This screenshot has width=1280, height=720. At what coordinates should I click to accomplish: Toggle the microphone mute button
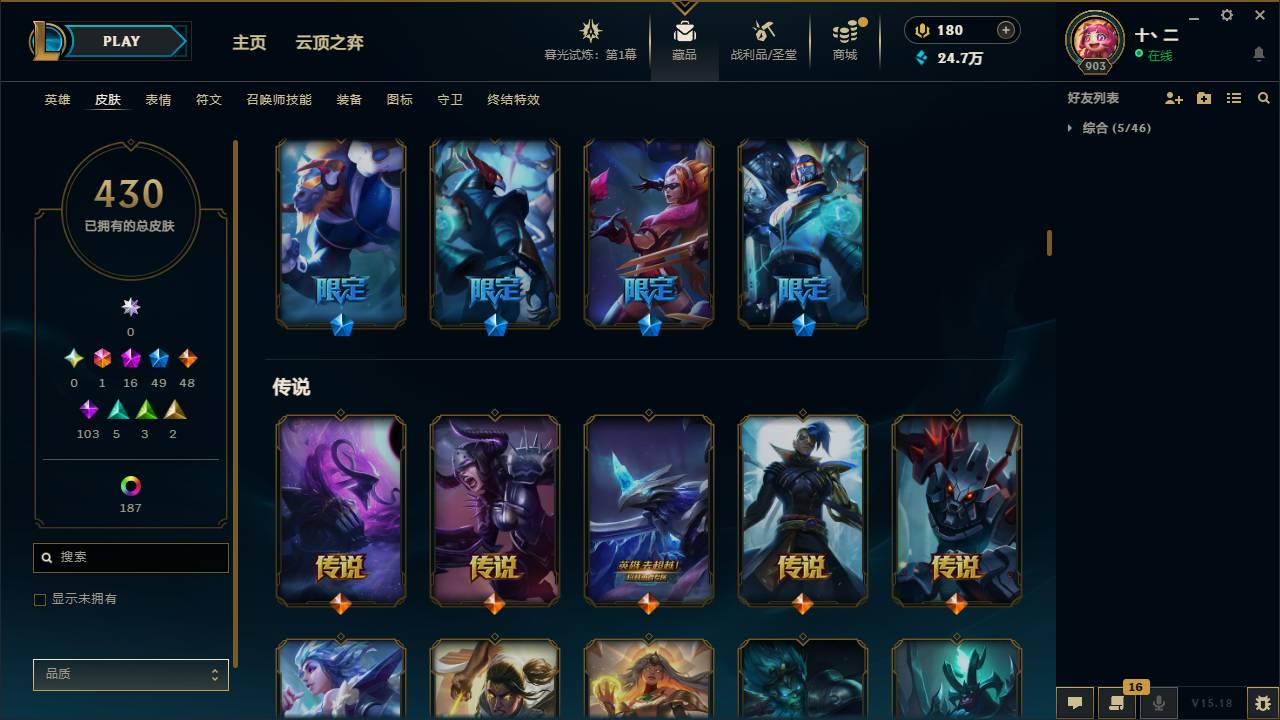pyautogui.click(x=1159, y=702)
